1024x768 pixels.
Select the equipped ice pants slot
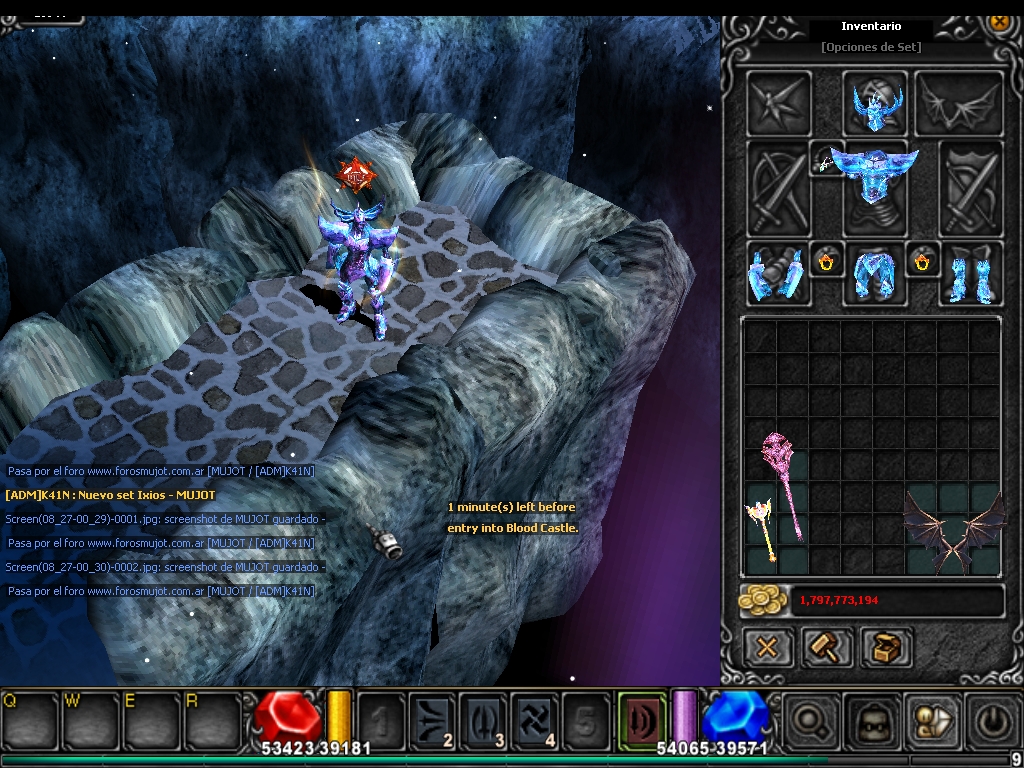click(874, 272)
